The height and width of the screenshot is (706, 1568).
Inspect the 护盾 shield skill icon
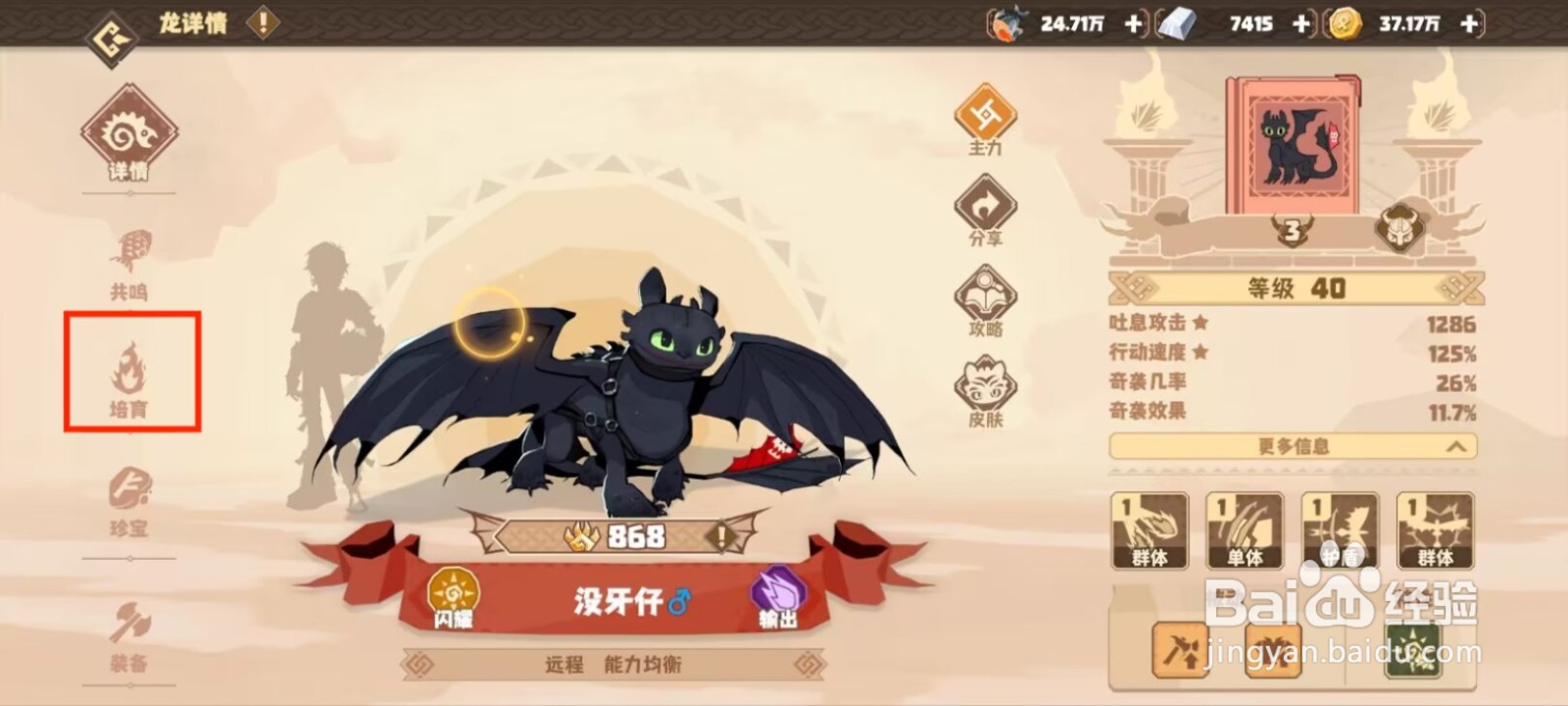1339,529
